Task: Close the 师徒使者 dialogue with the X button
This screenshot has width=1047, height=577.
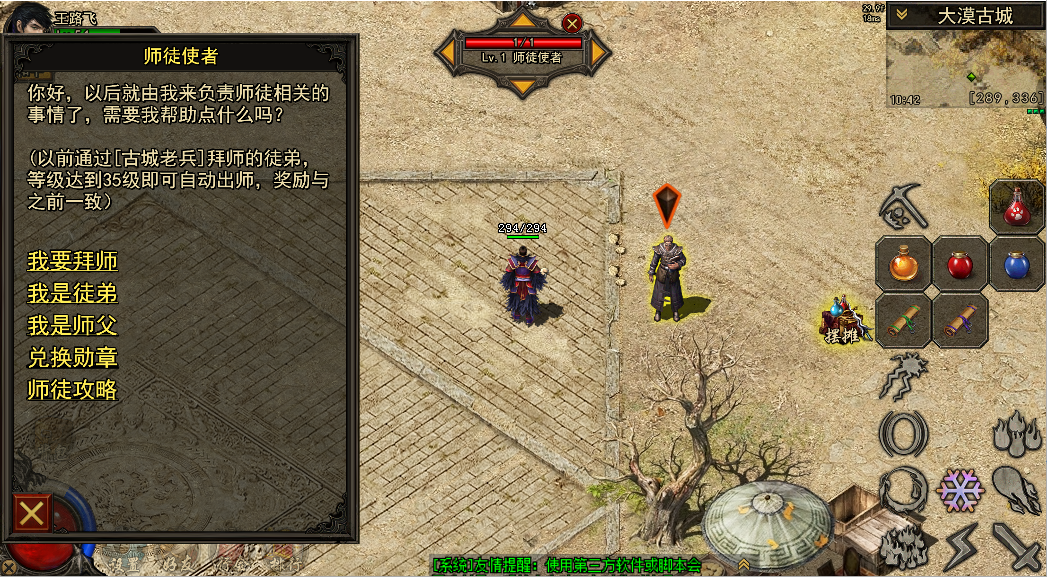Action: point(32,514)
